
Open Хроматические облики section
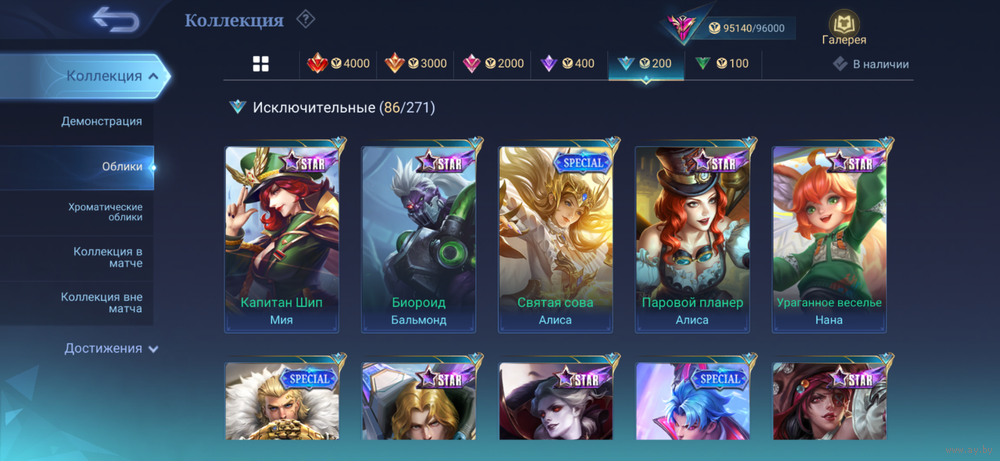[105, 211]
